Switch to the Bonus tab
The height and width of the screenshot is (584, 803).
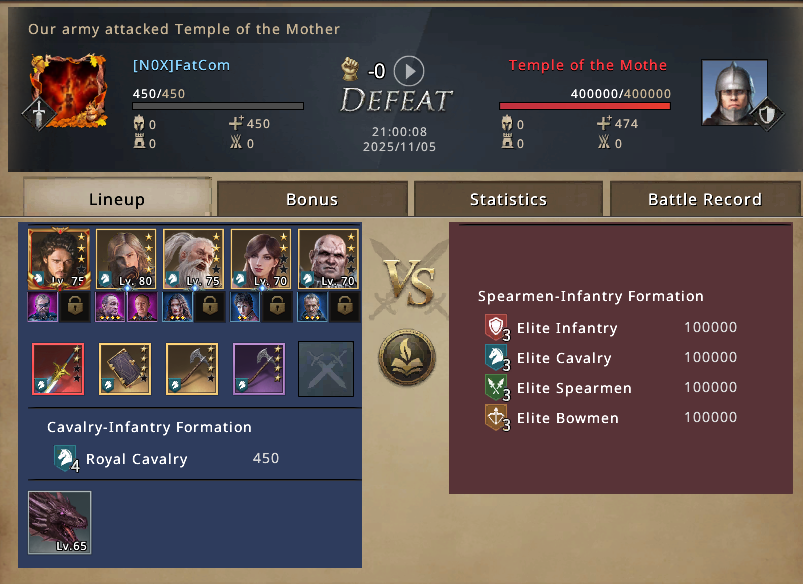(312, 199)
